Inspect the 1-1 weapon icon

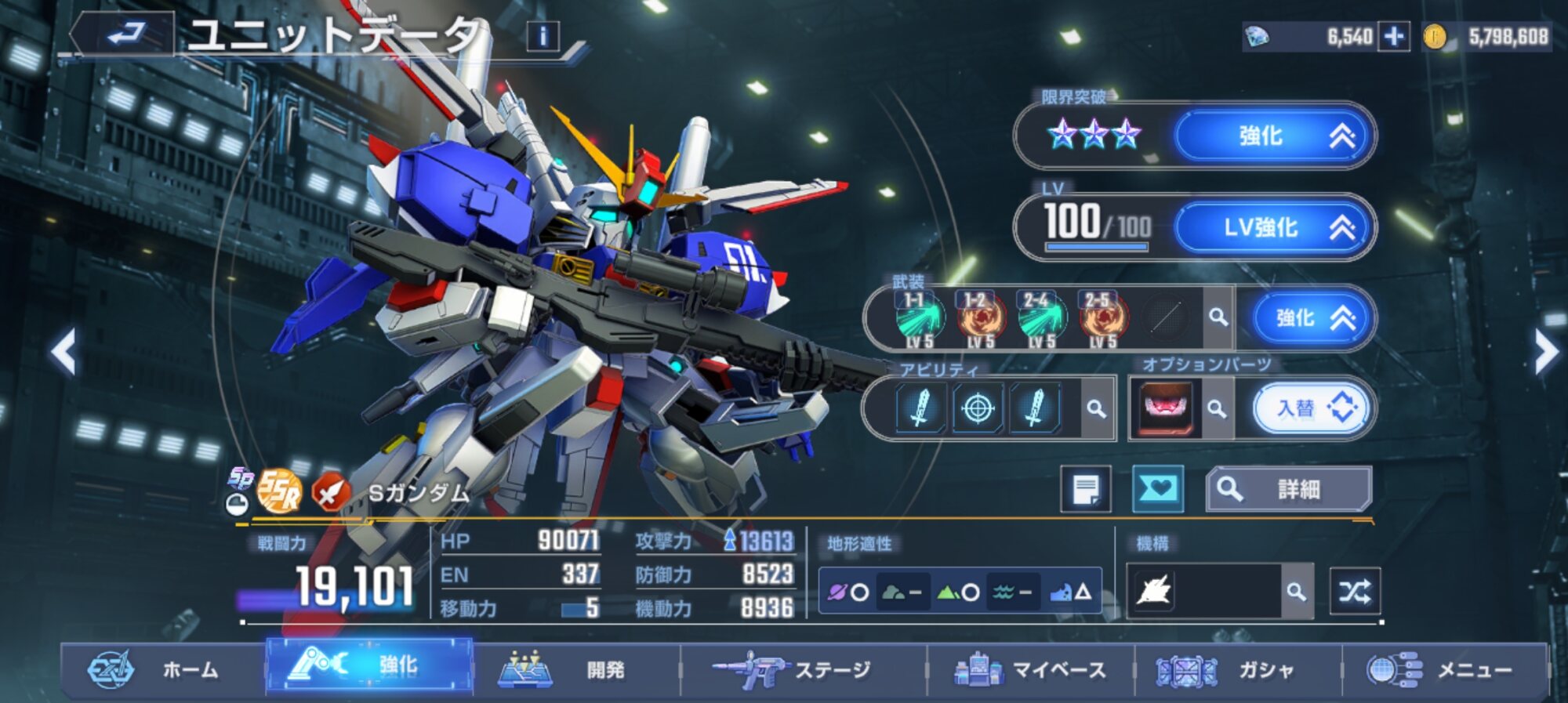coord(919,319)
